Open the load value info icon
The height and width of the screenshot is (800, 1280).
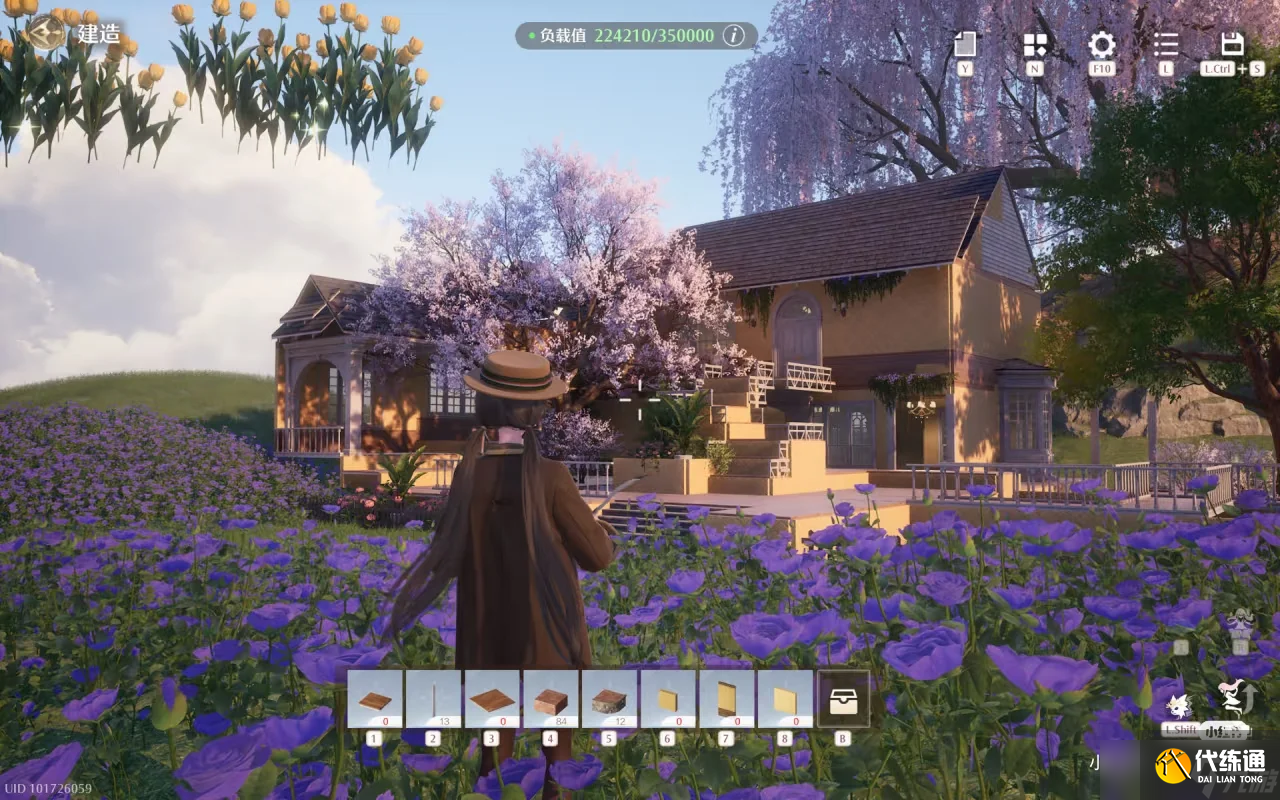pyautogui.click(x=734, y=36)
